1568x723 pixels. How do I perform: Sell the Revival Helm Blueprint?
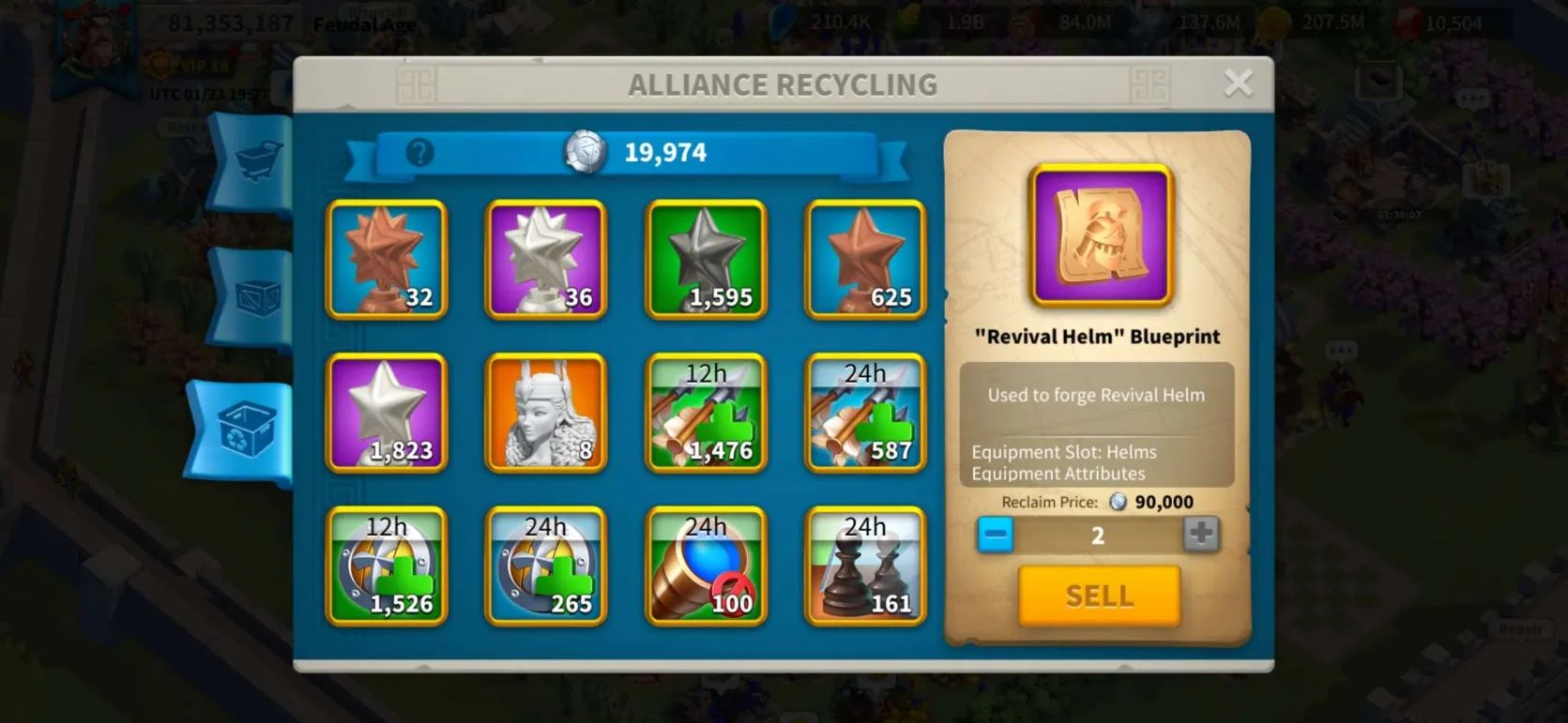pos(1099,595)
